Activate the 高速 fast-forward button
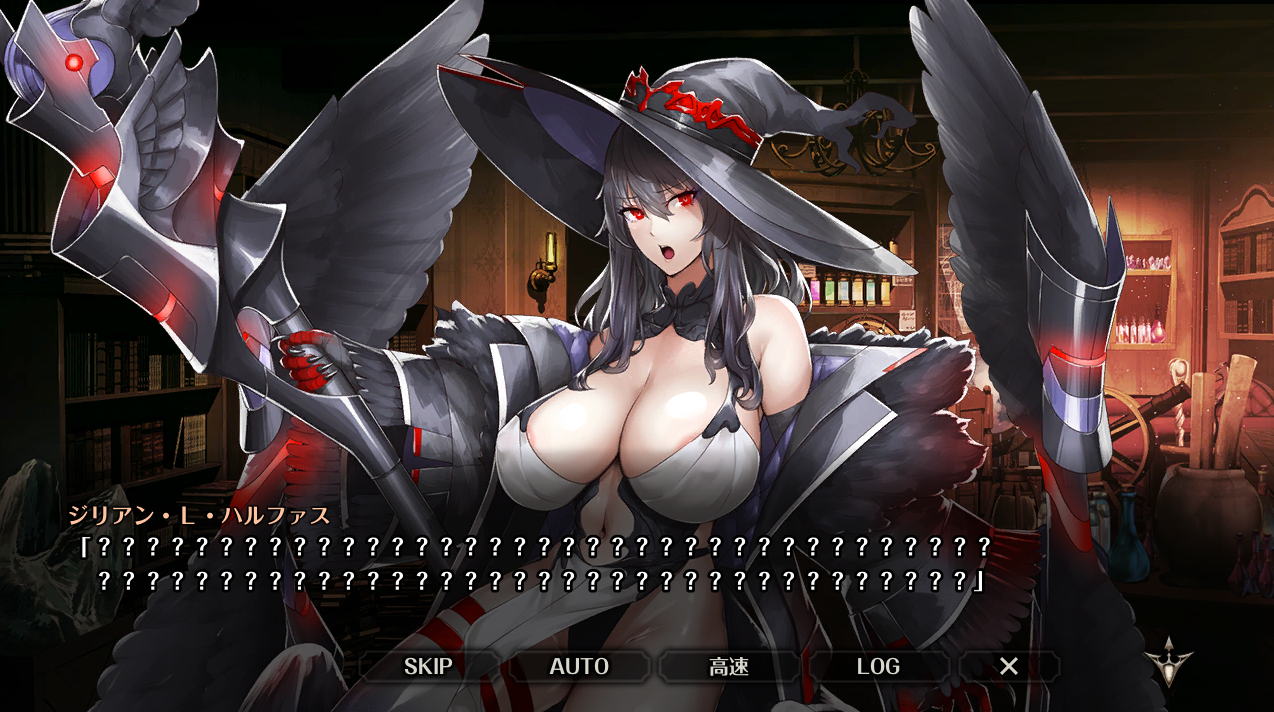The height and width of the screenshot is (712, 1274). pyautogui.click(x=729, y=667)
